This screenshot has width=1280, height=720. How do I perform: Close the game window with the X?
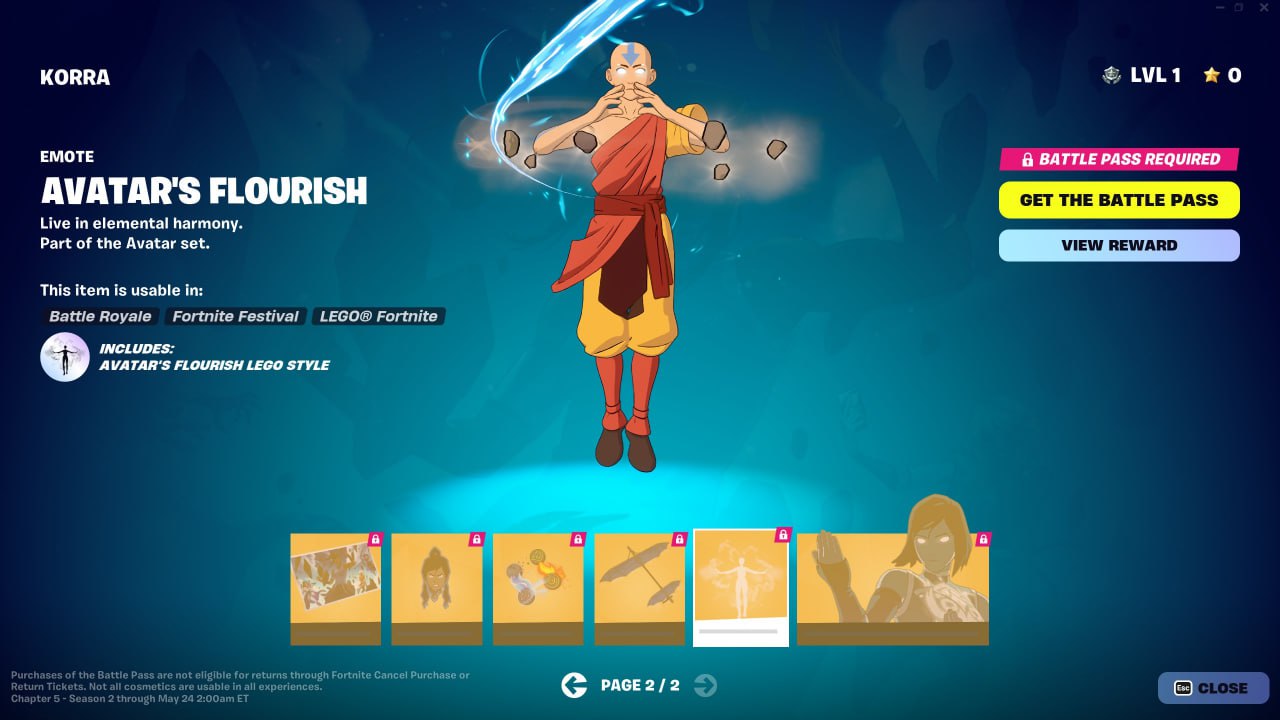pos(1264,8)
